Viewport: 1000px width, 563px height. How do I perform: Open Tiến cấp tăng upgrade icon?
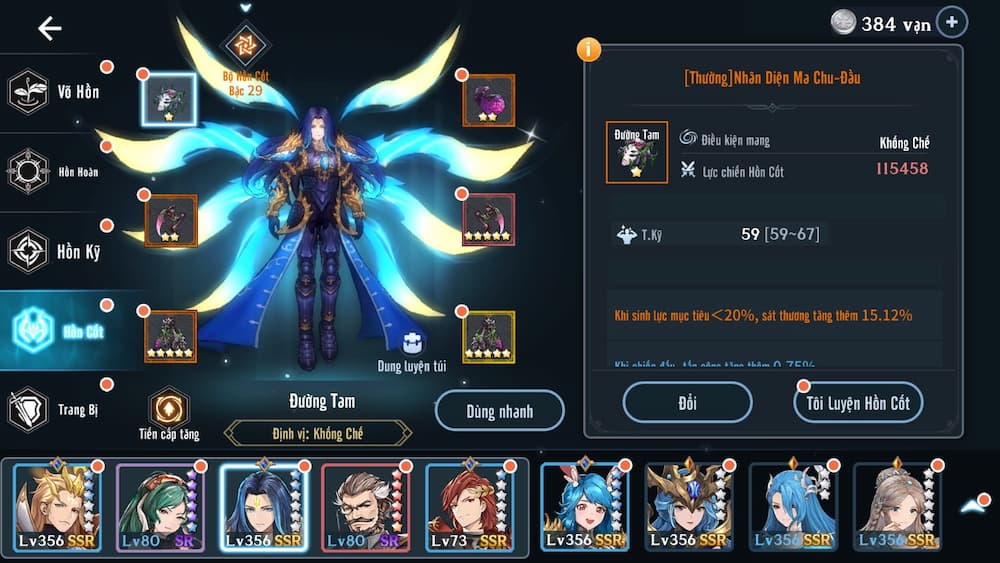(169, 408)
